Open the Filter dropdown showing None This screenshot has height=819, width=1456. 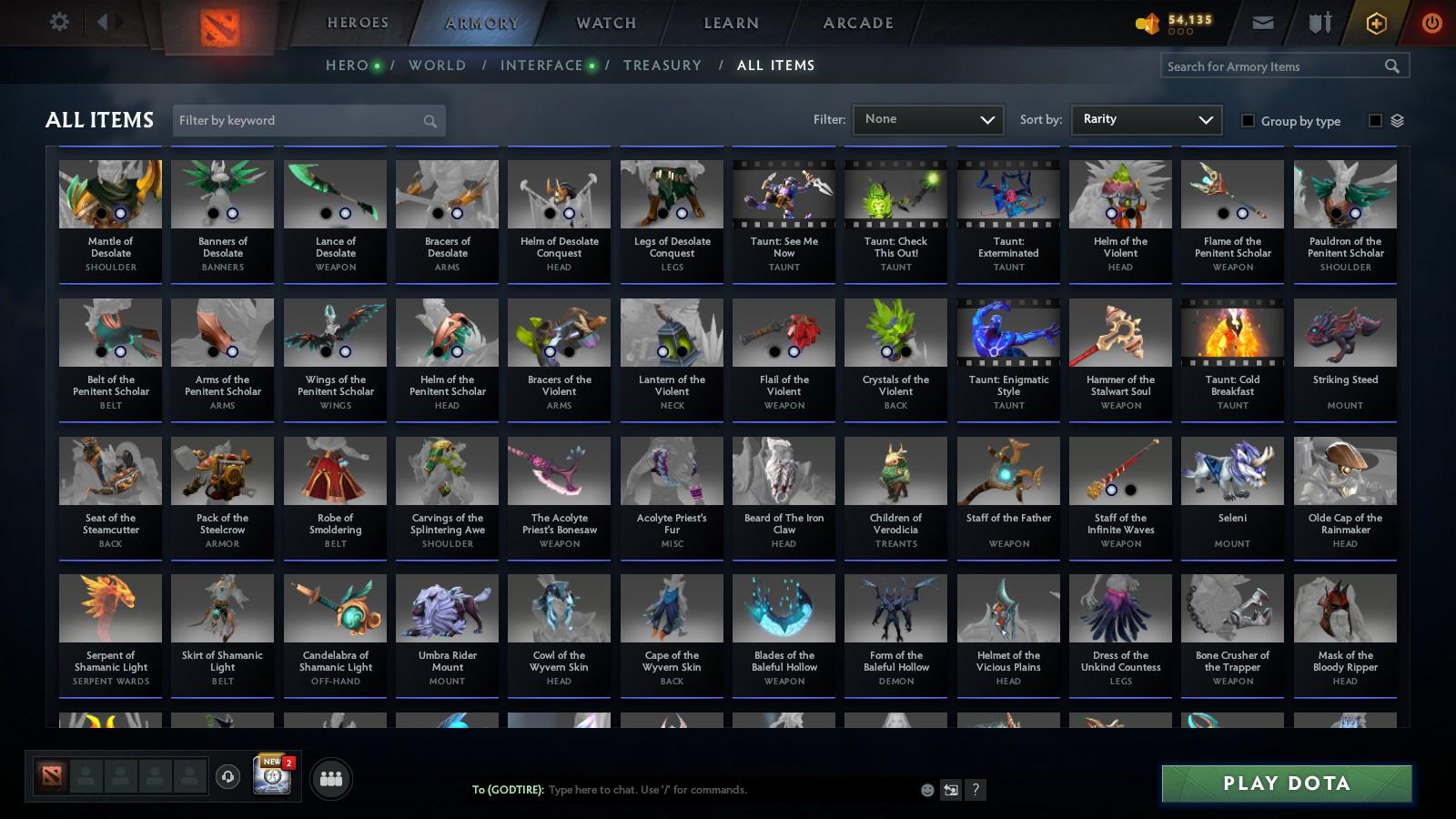point(927,119)
